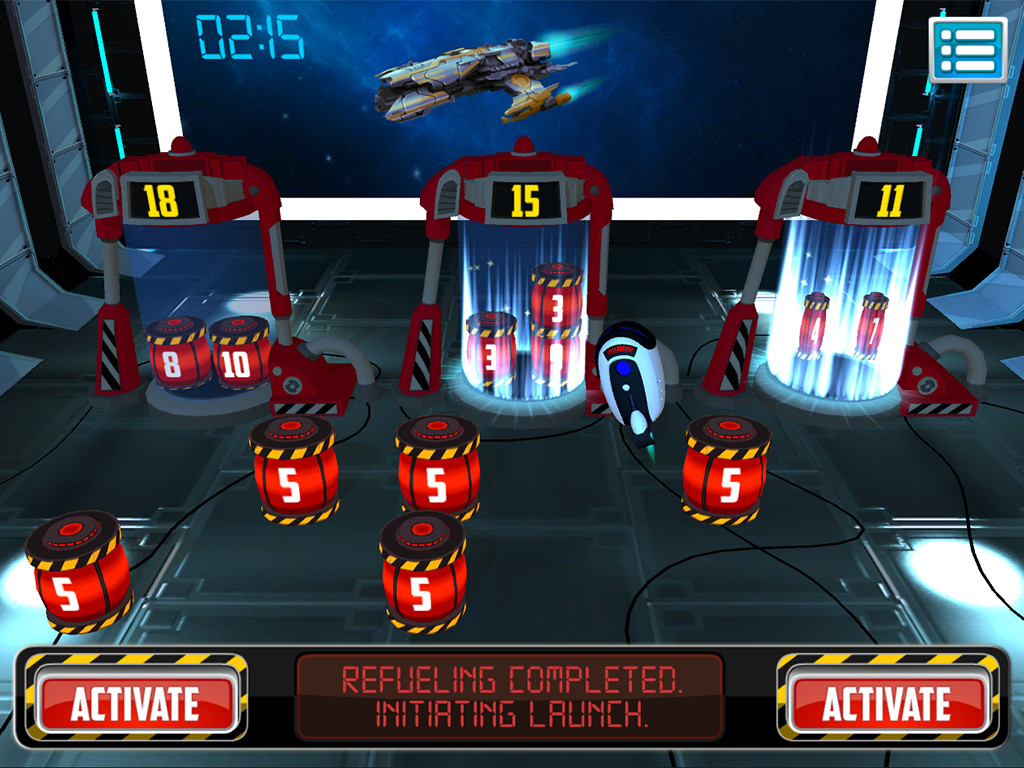This screenshot has width=1024, height=768.
Task: Click the right-hand ACTIVATE button
Action: tap(886, 703)
